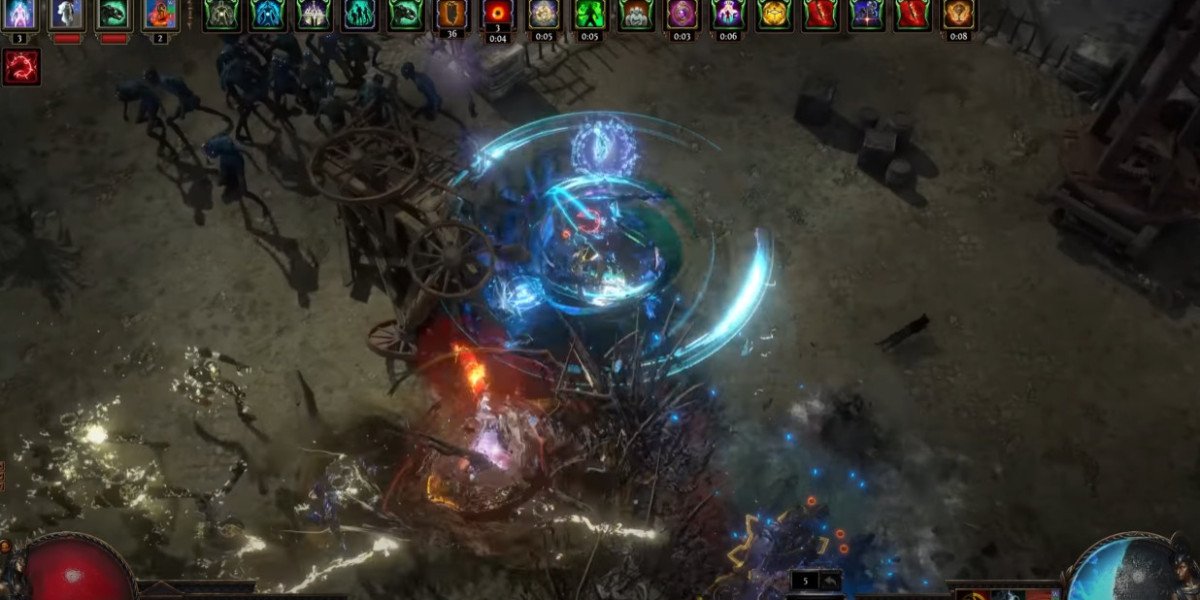Click the golden yellow cube buff icon
The width and height of the screenshot is (1200, 600).
pyautogui.click(x=773, y=13)
